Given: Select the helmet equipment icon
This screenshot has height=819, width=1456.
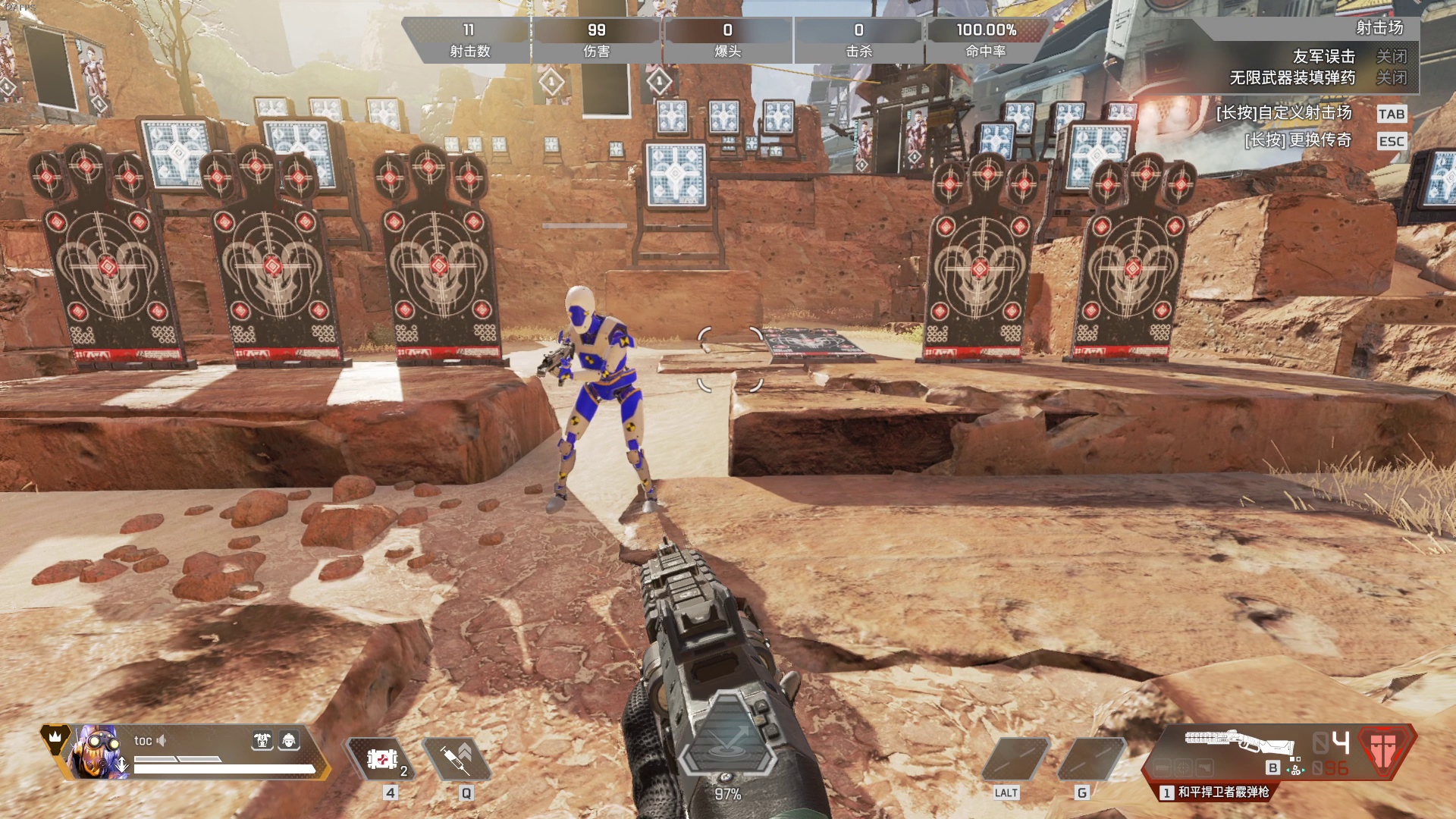Looking at the screenshot, I should pyautogui.click(x=289, y=740).
